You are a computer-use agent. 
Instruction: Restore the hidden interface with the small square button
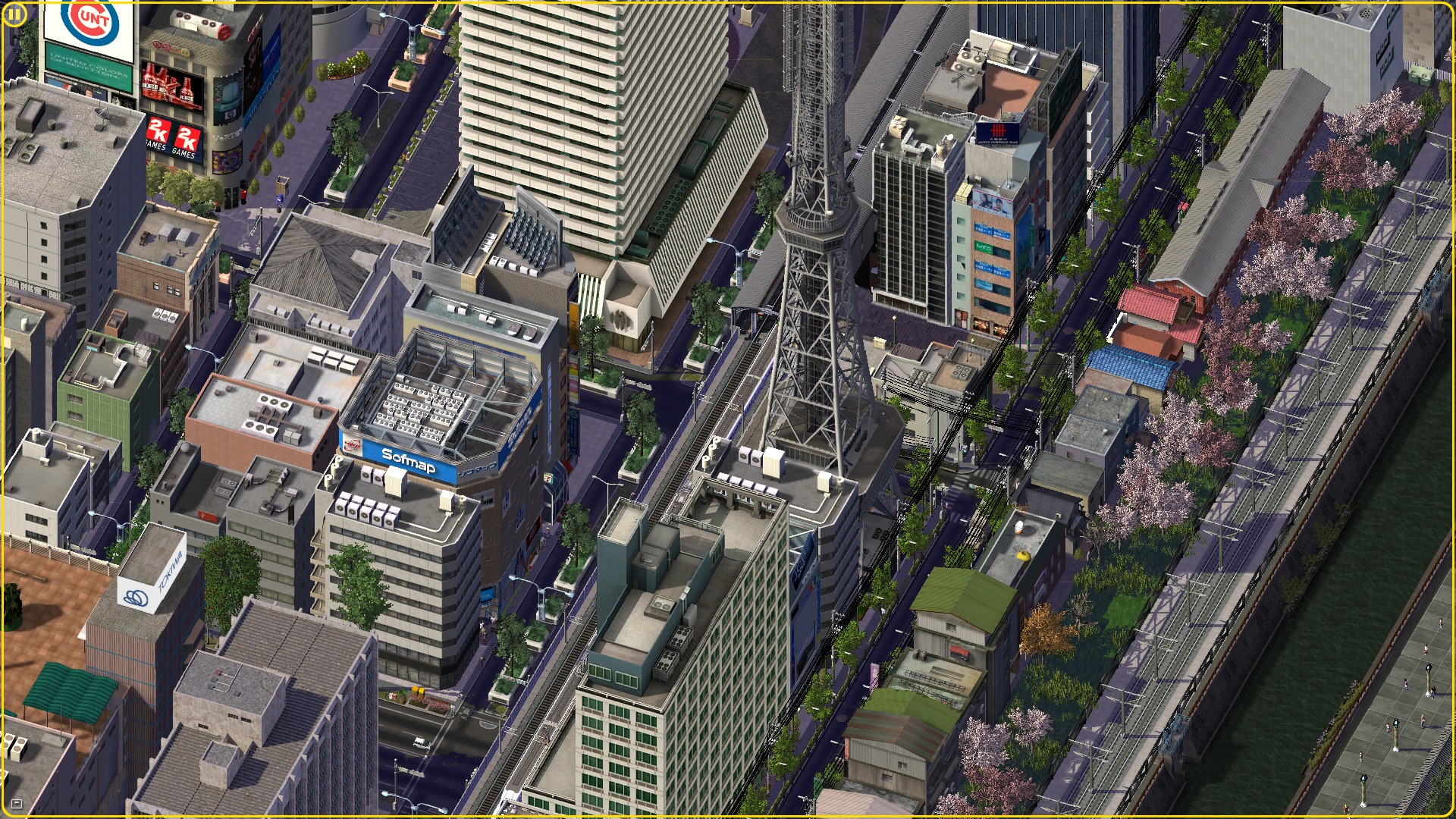tap(17, 803)
